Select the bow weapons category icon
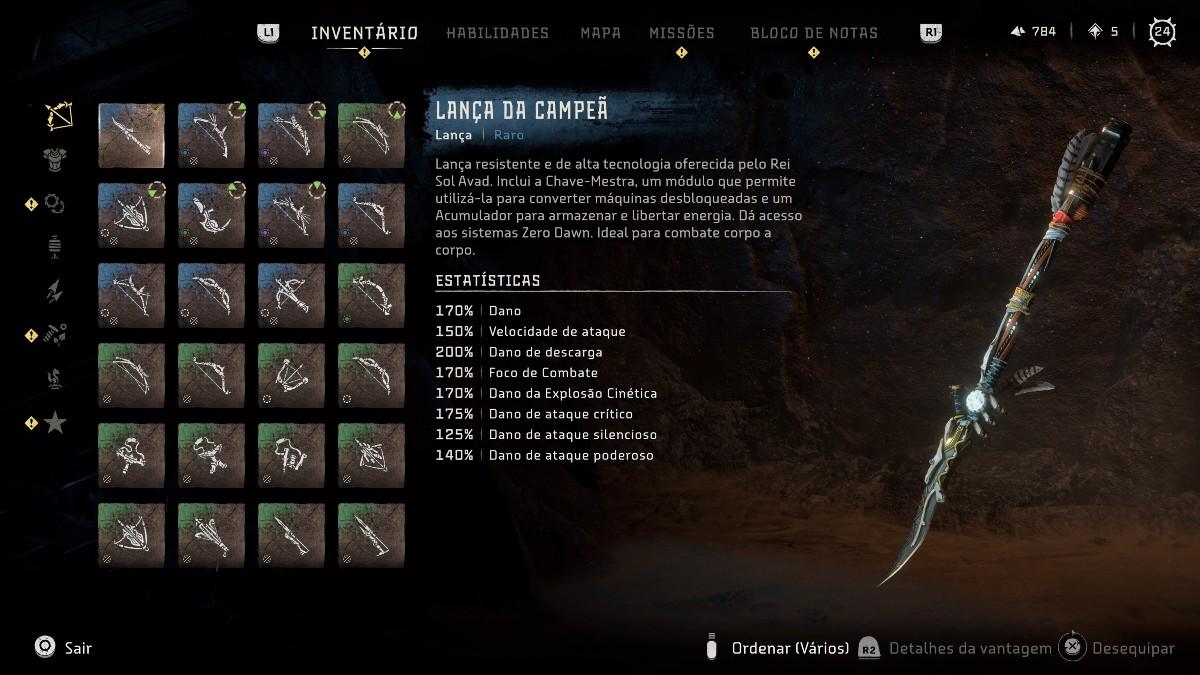Screen dimensions: 1200x675 pyautogui.click(x=58, y=116)
